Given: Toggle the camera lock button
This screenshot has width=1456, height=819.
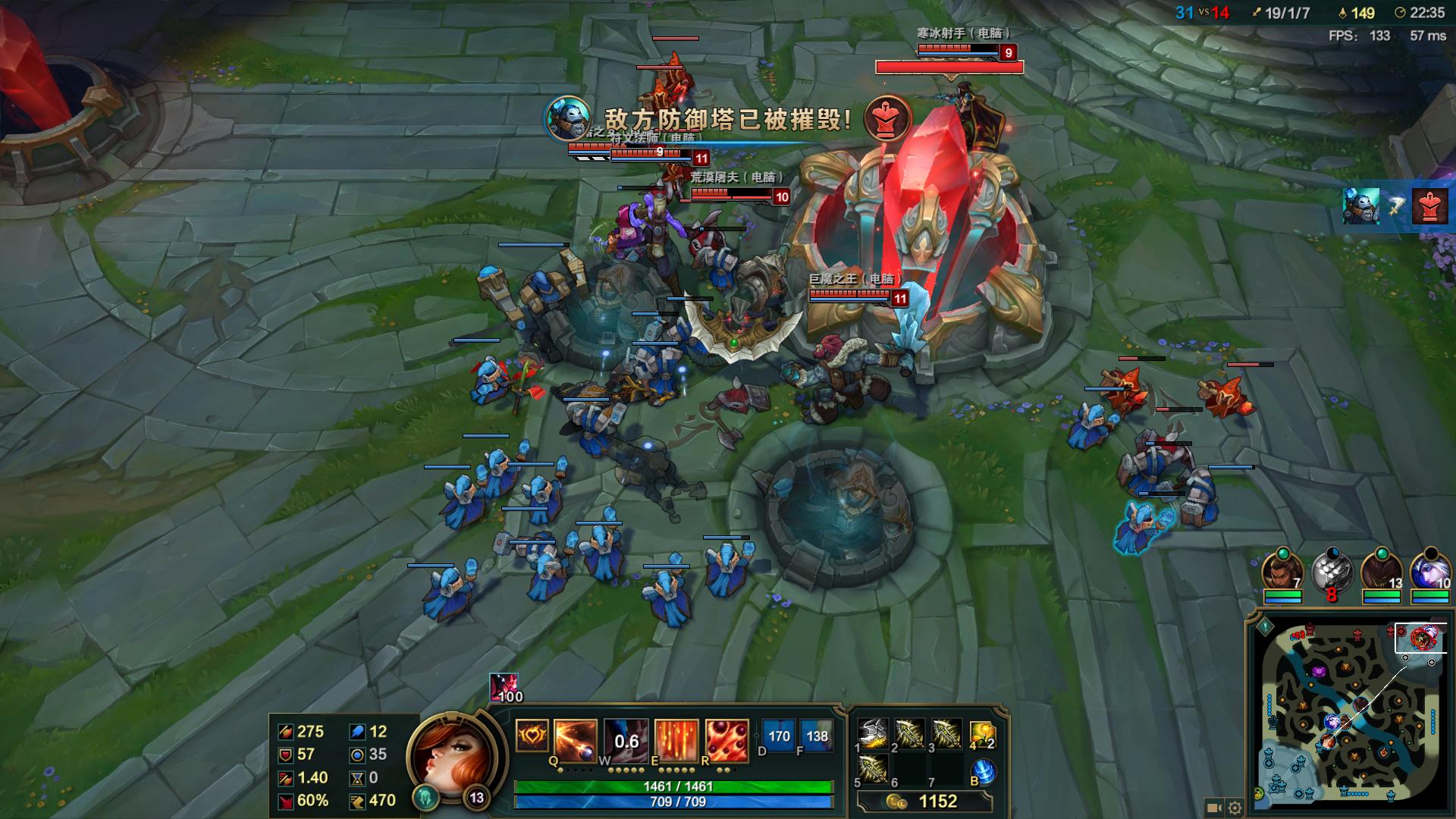Looking at the screenshot, I should pos(1213,808).
